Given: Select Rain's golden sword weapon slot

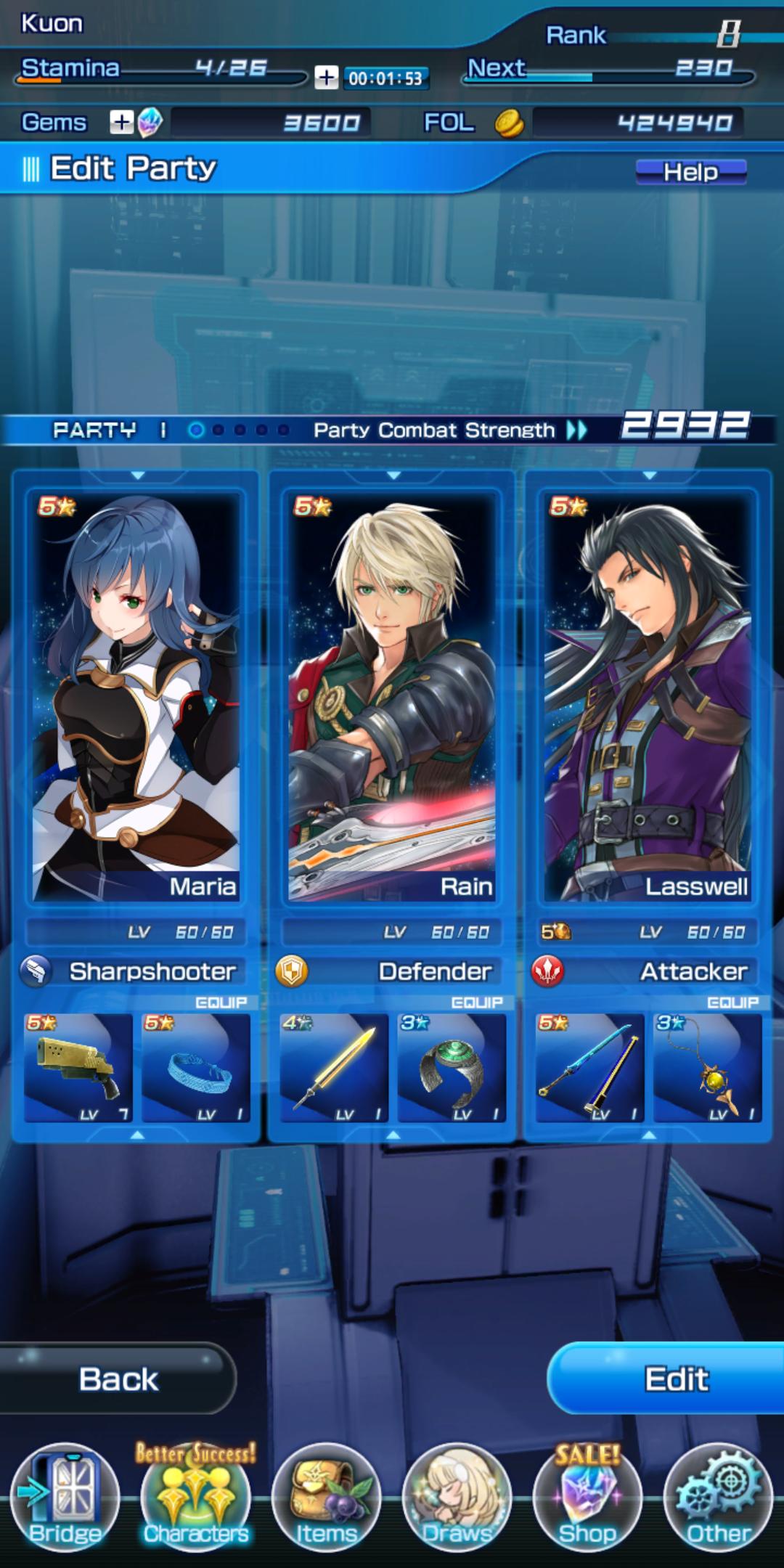Looking at the screenshot, I should 334,1067.
